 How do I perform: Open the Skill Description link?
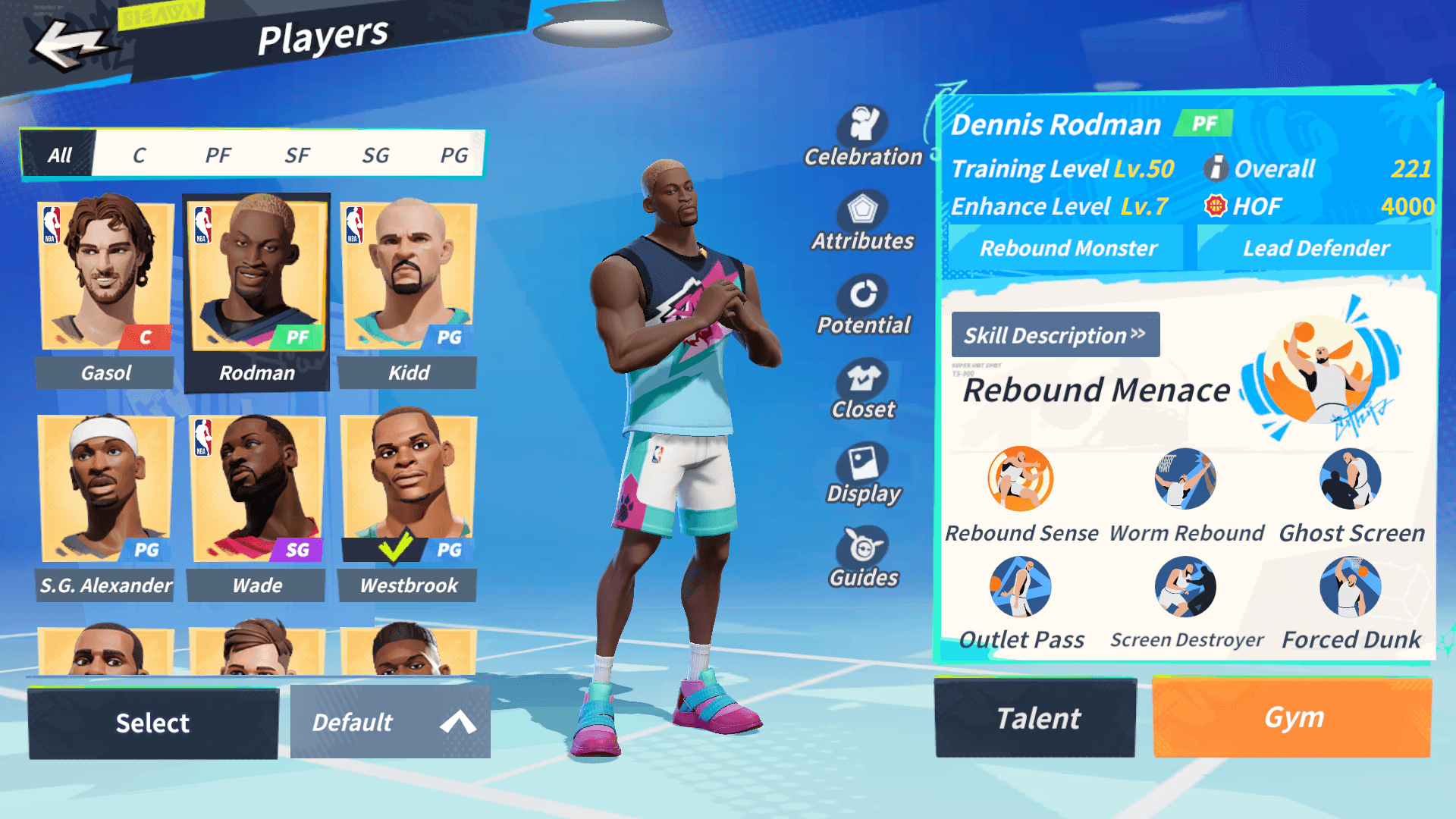[x=1056, y=334]
